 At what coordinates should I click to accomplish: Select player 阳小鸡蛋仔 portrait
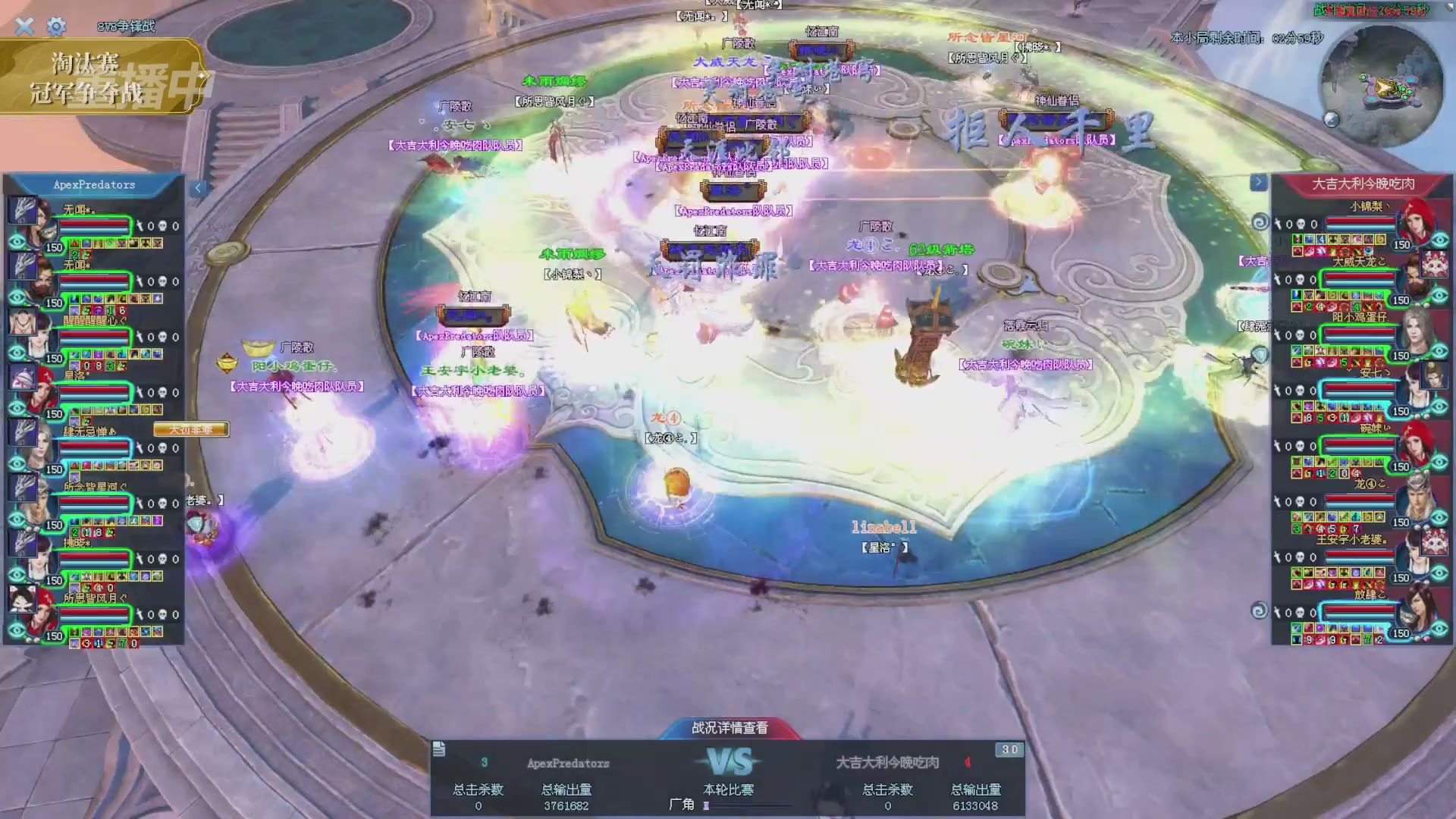pos(1415,329)
